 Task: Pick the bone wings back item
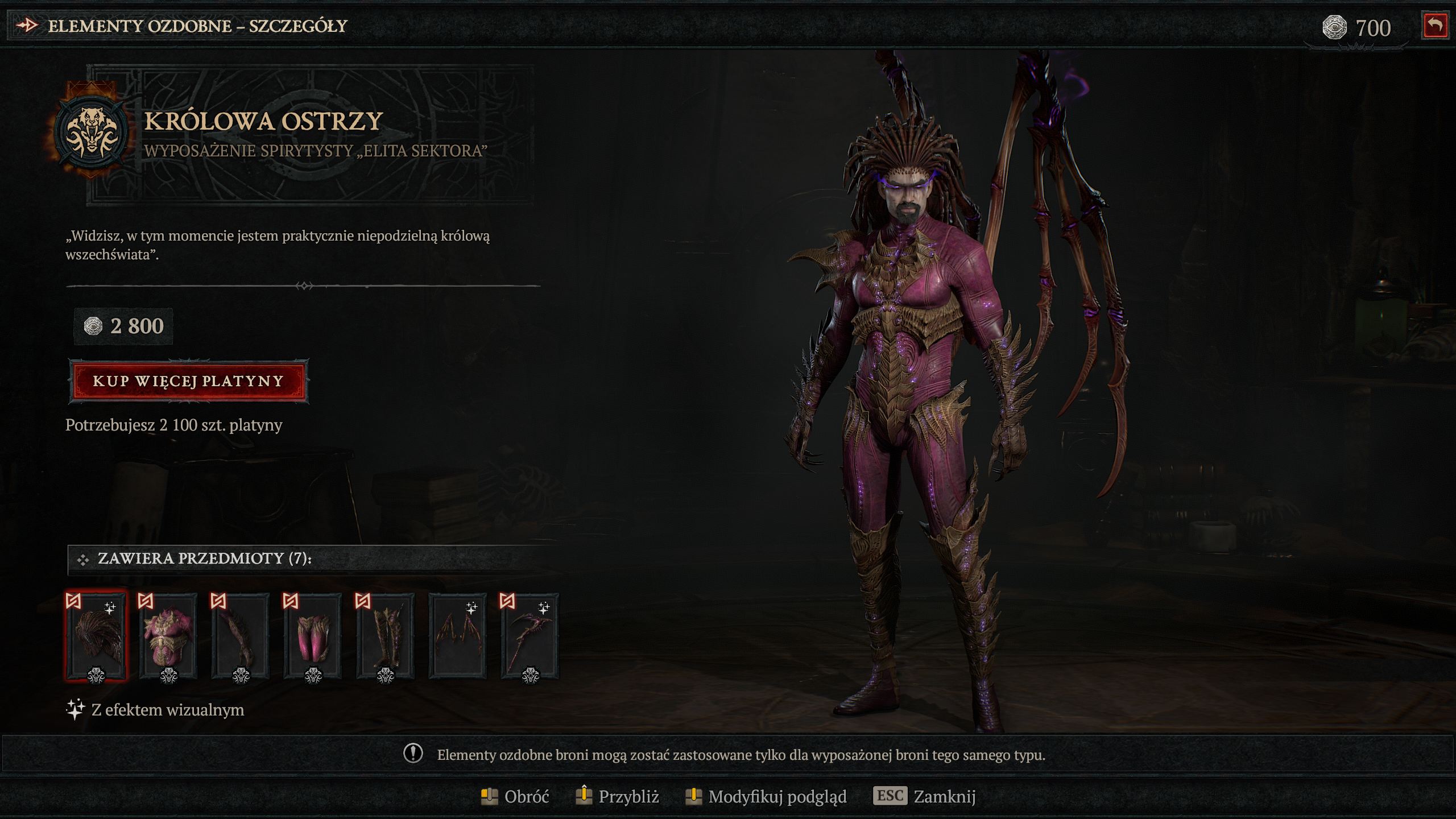[457, 636]
